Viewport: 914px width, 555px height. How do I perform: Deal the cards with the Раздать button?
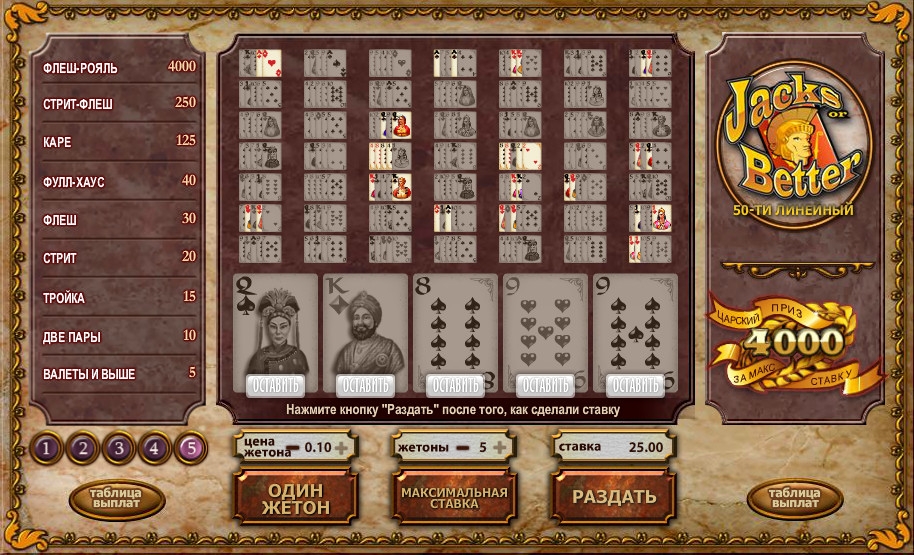(613, 496)
